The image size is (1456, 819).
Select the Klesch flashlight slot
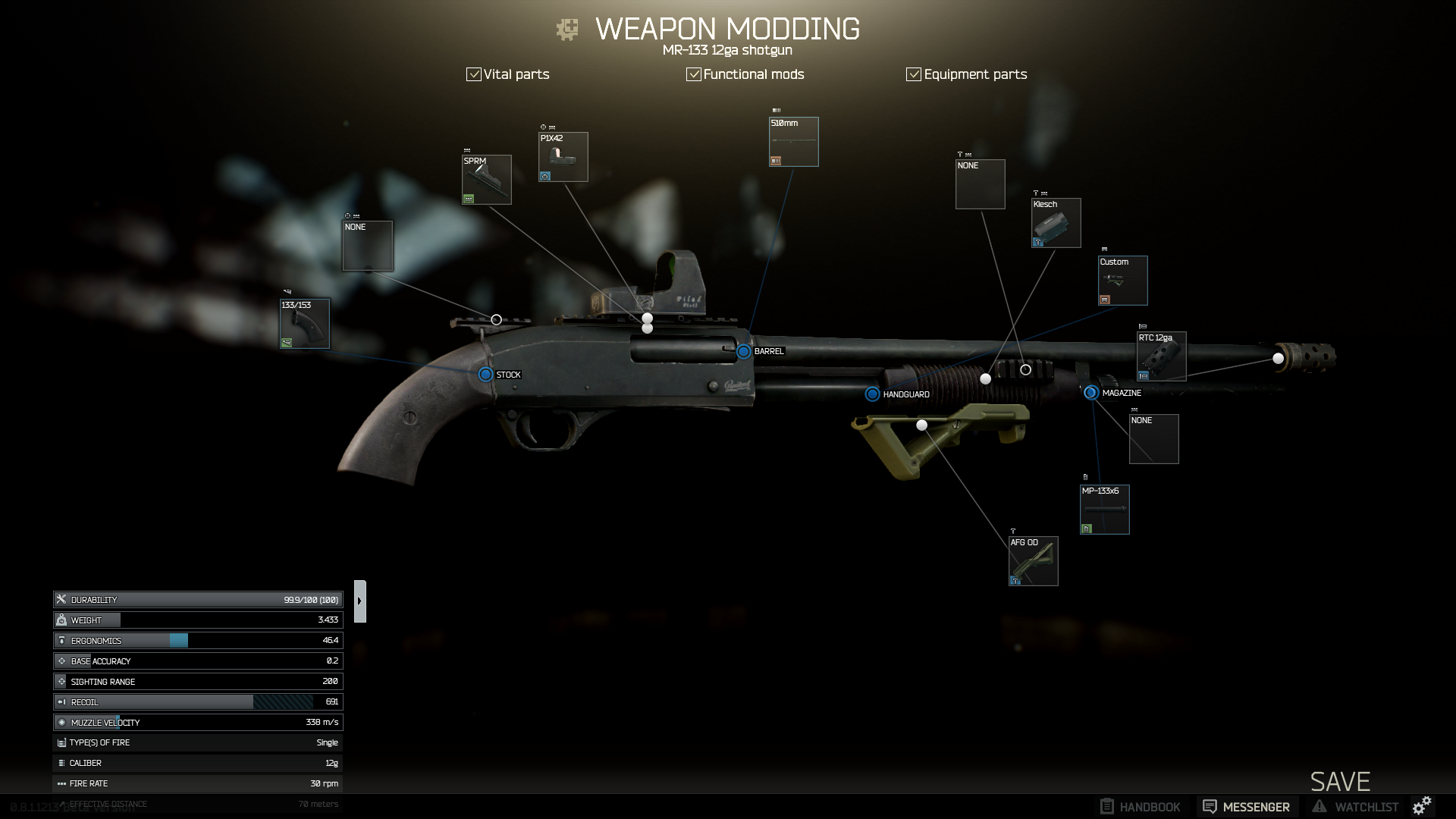pos(1056,223)
